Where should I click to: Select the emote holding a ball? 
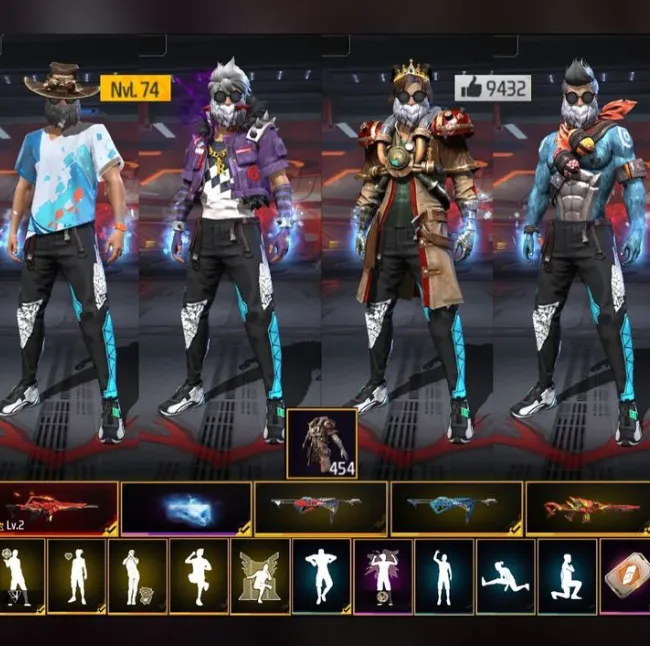click(19, 576)
